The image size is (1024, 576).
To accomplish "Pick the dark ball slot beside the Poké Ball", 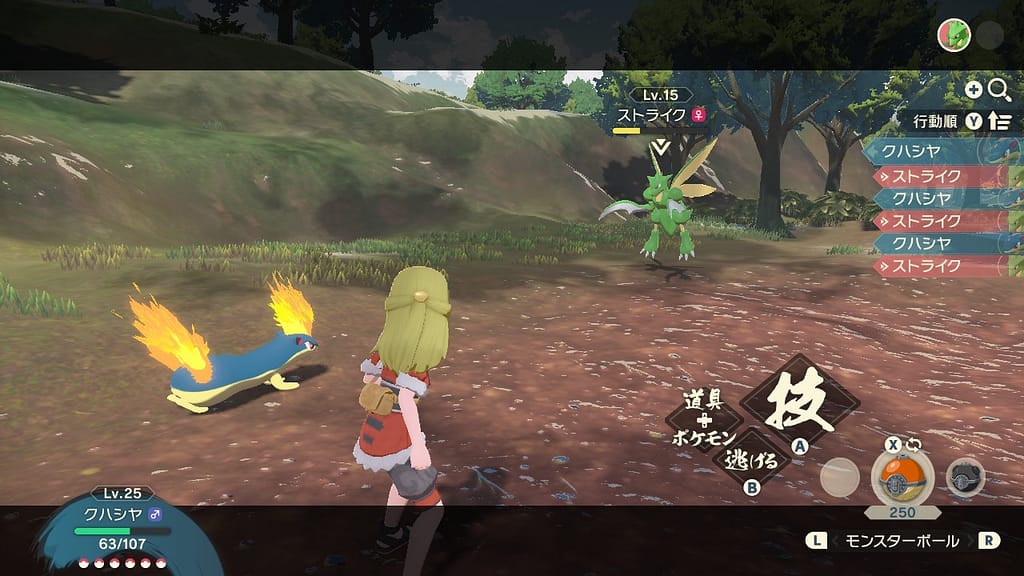I will [x=965, y=477].
